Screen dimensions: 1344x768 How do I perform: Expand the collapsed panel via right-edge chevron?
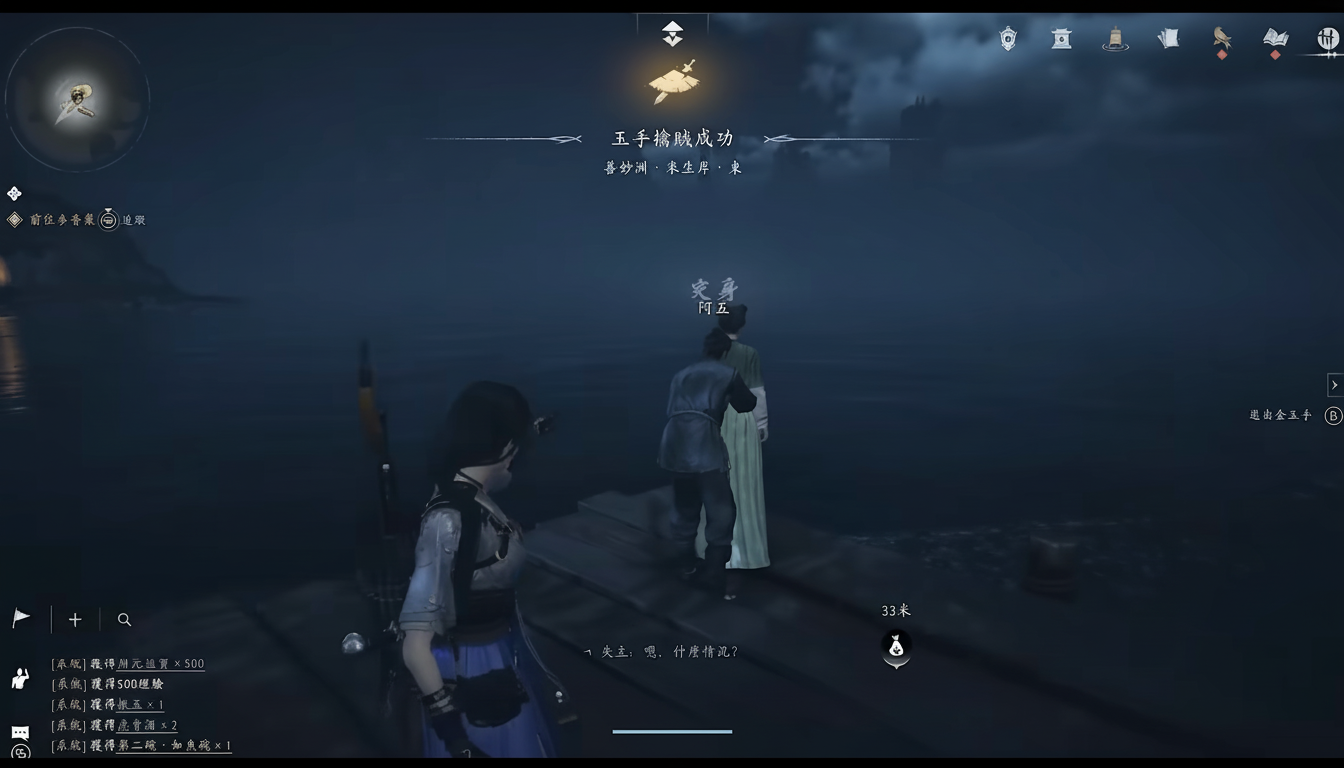1336,384
